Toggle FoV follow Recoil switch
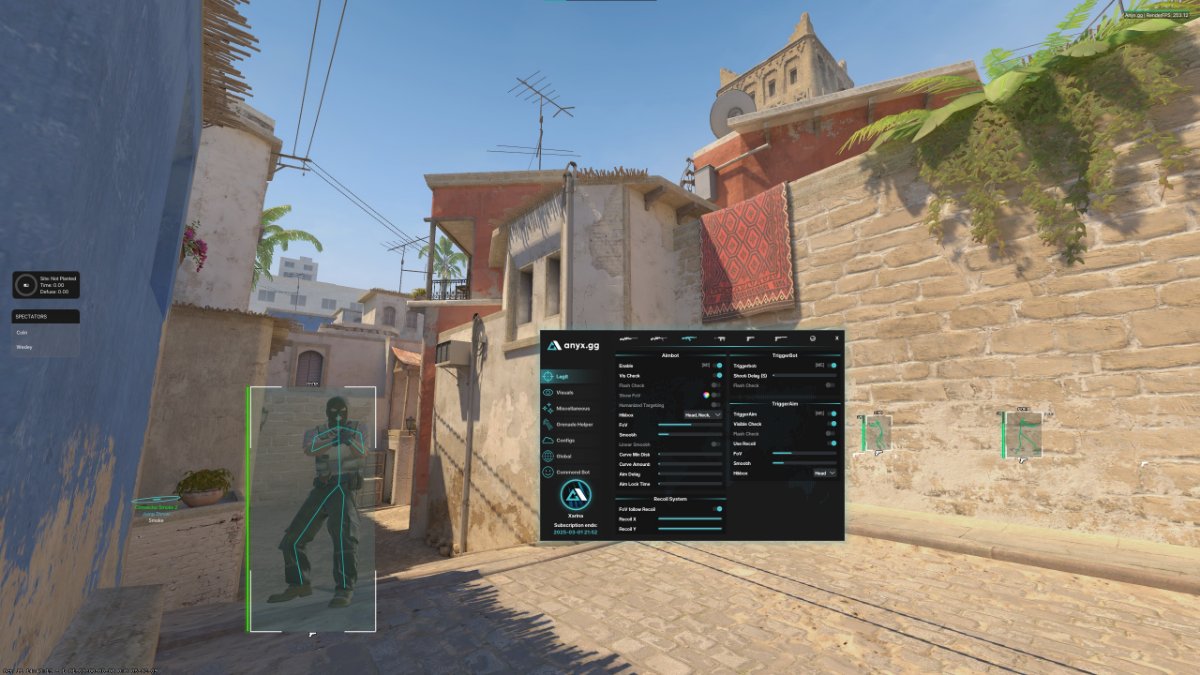The height and width of the screenshot is (675, 1200). (x=717, y=509)
